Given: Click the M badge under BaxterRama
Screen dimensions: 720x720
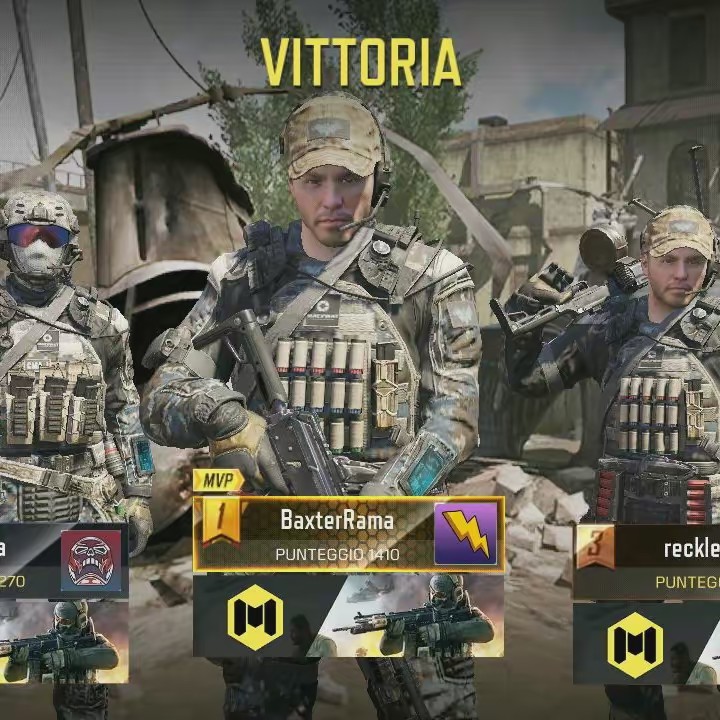Looking at the screenshot, I should point(254,618).
